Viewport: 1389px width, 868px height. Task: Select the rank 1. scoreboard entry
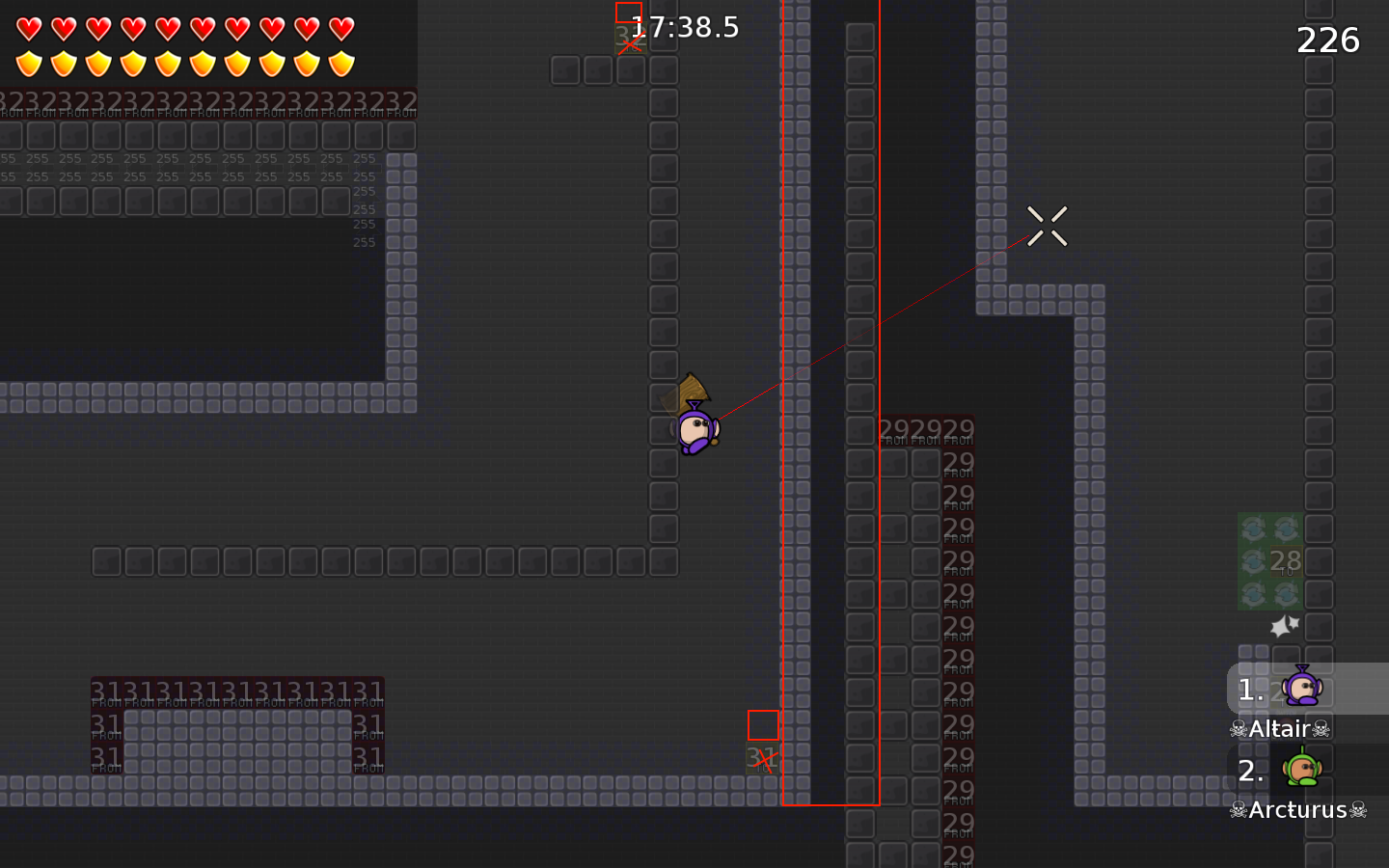tap(1251, 689)
